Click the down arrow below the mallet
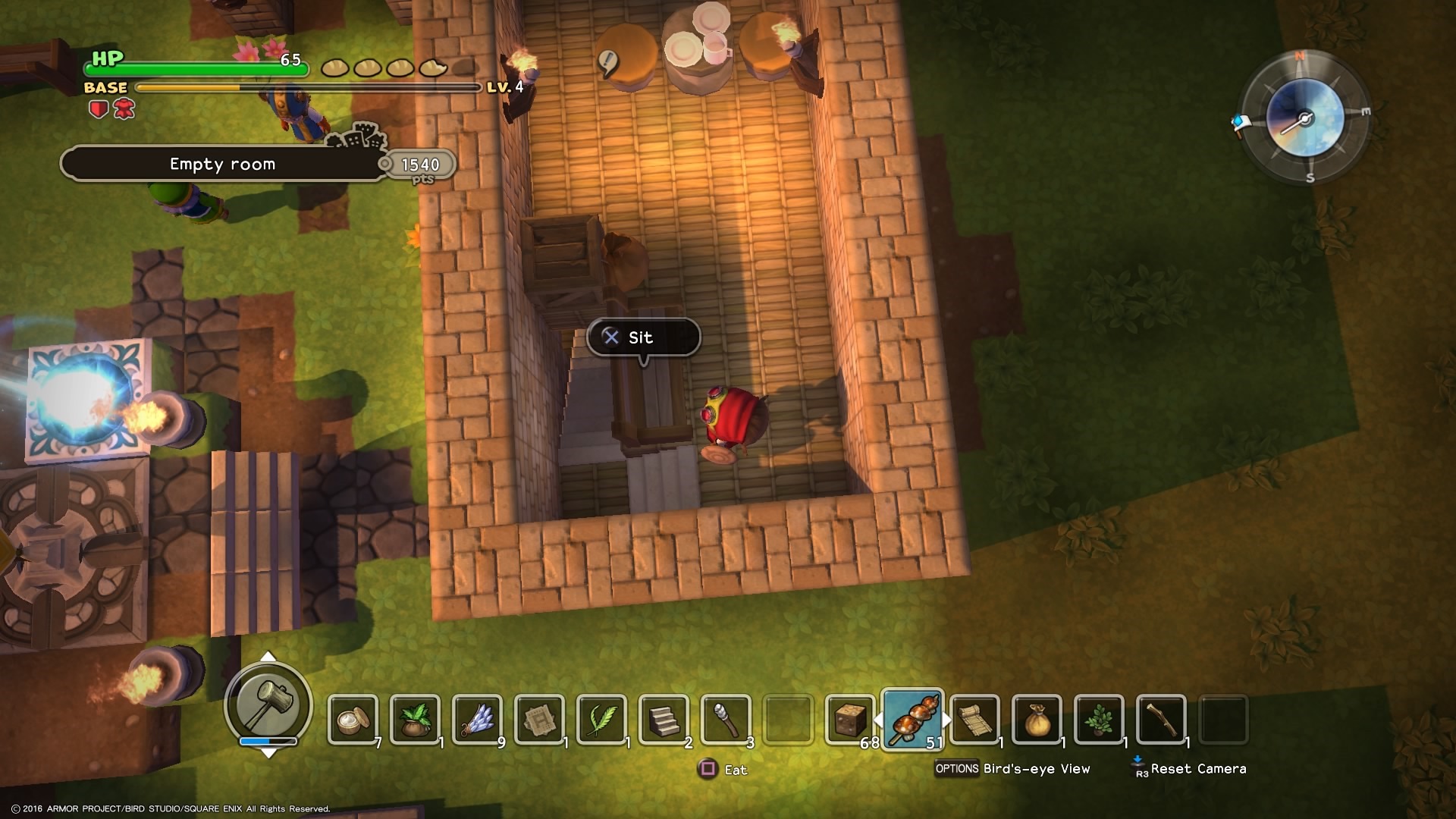Viewport: 1456px width, 819px height. coord(268,753)
